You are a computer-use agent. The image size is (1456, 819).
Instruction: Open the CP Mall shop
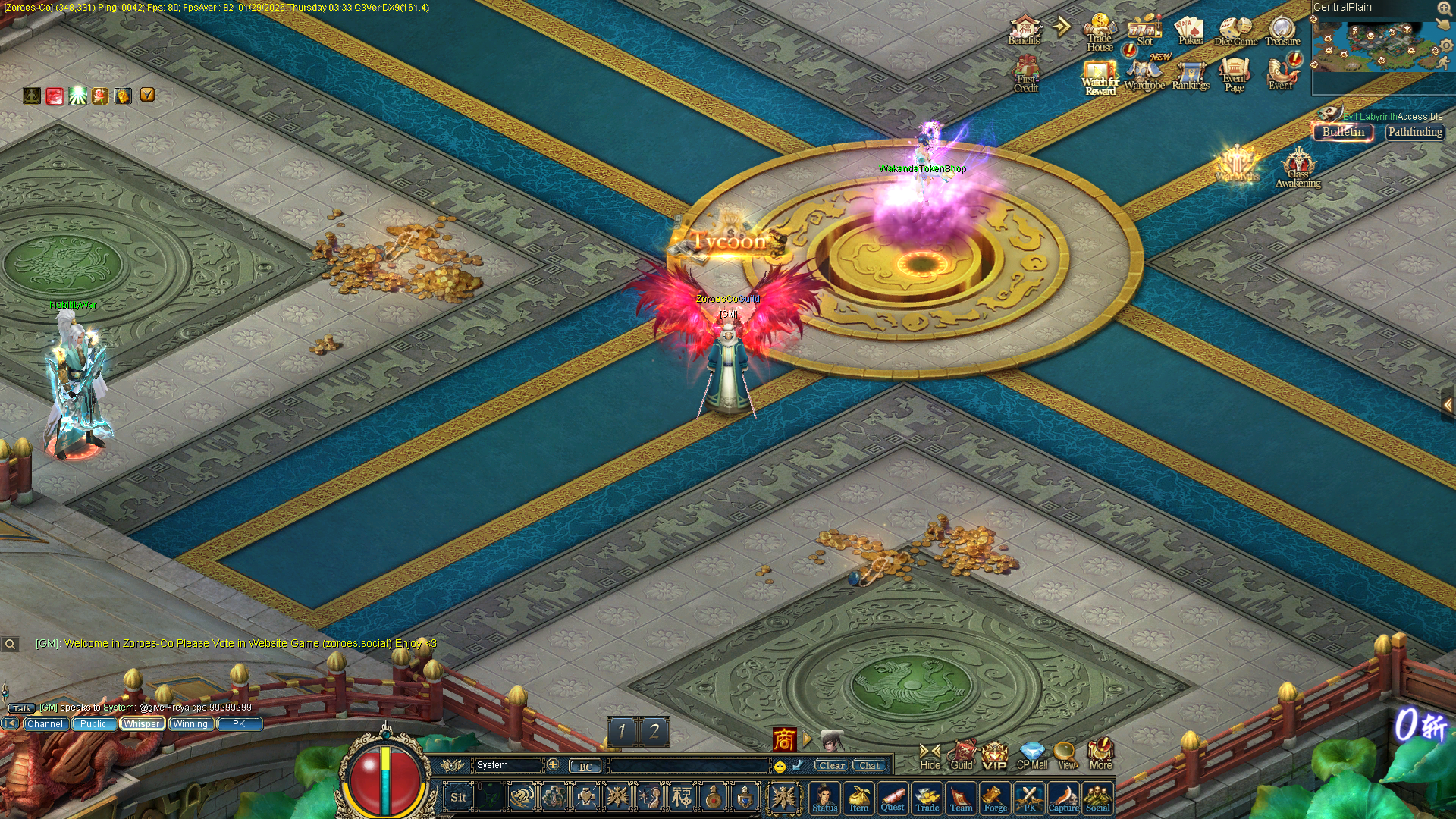coord(1031,756)
